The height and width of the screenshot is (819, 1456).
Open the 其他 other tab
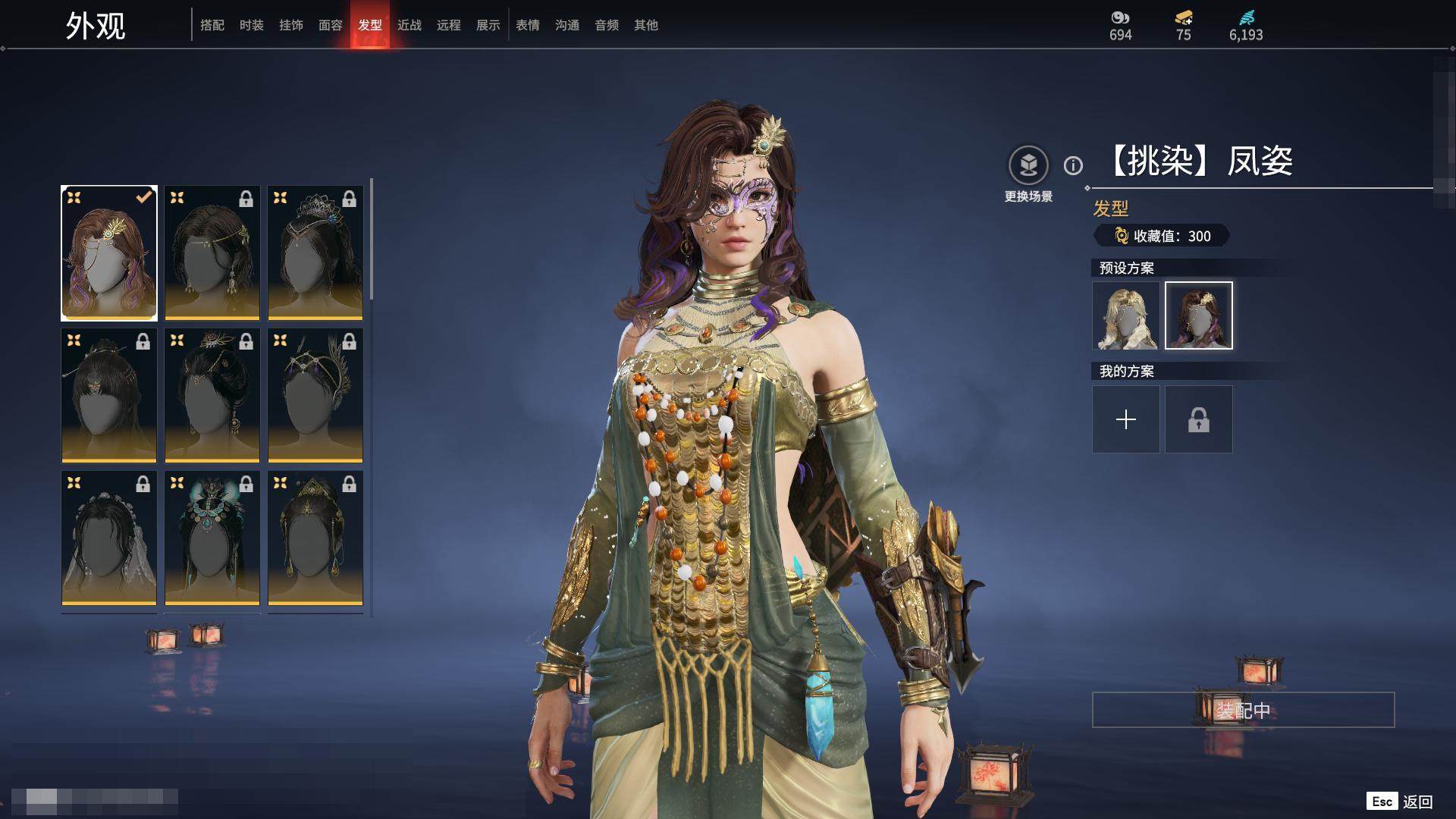[646, 25]
